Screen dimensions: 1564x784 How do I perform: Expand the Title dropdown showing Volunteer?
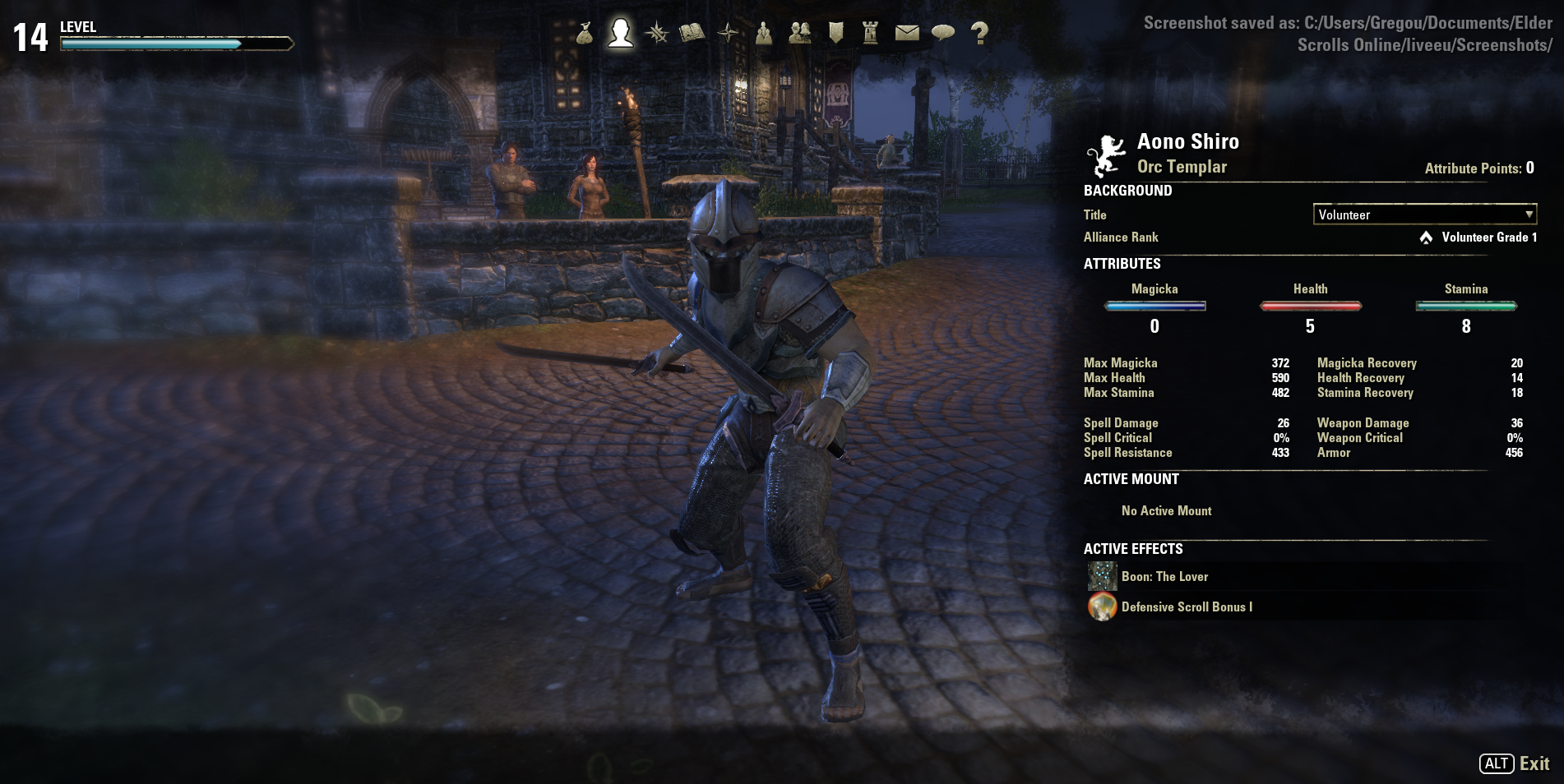click(1424, 214)
